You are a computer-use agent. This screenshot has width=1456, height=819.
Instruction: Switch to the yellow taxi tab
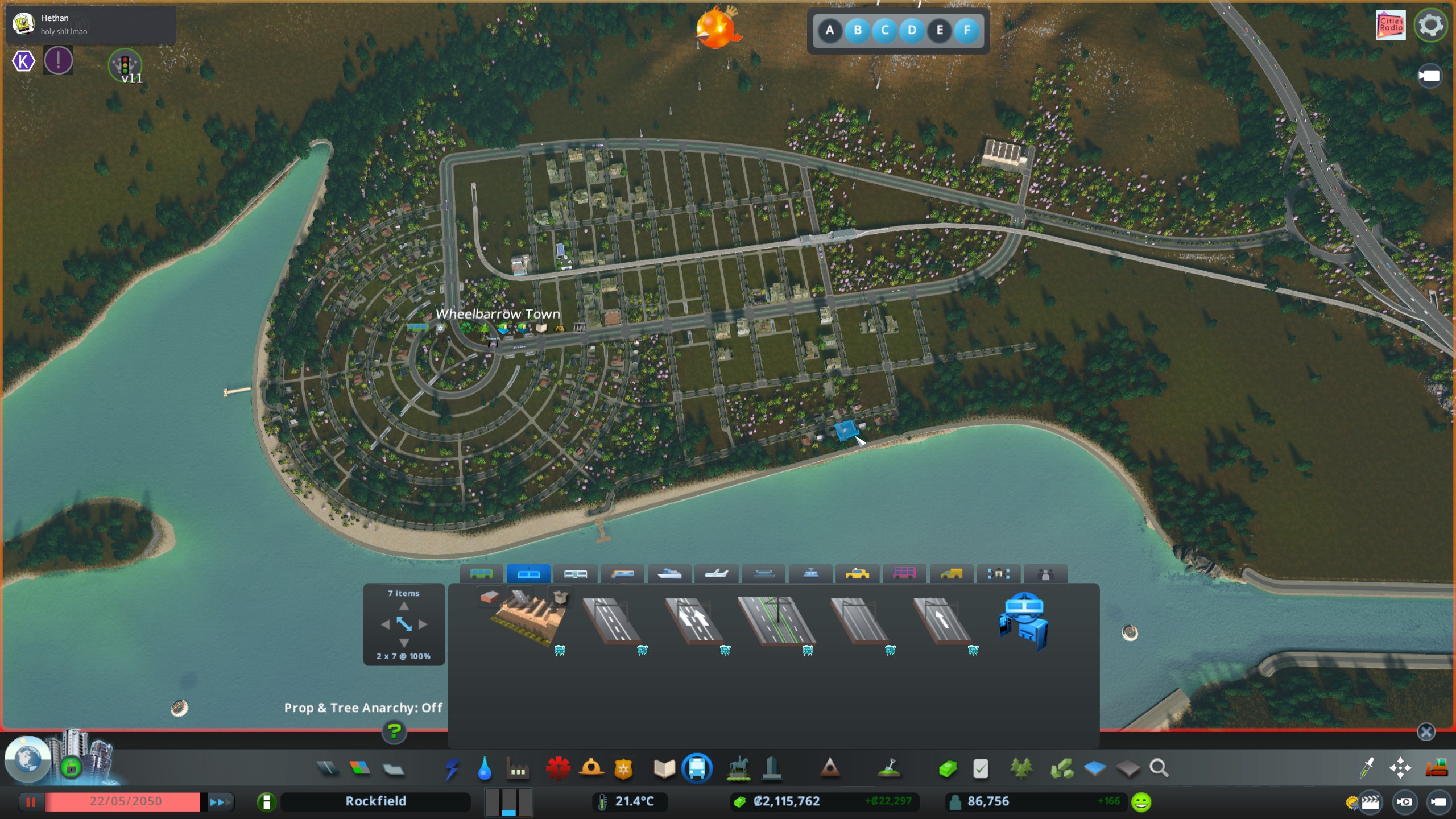point(857,574)
